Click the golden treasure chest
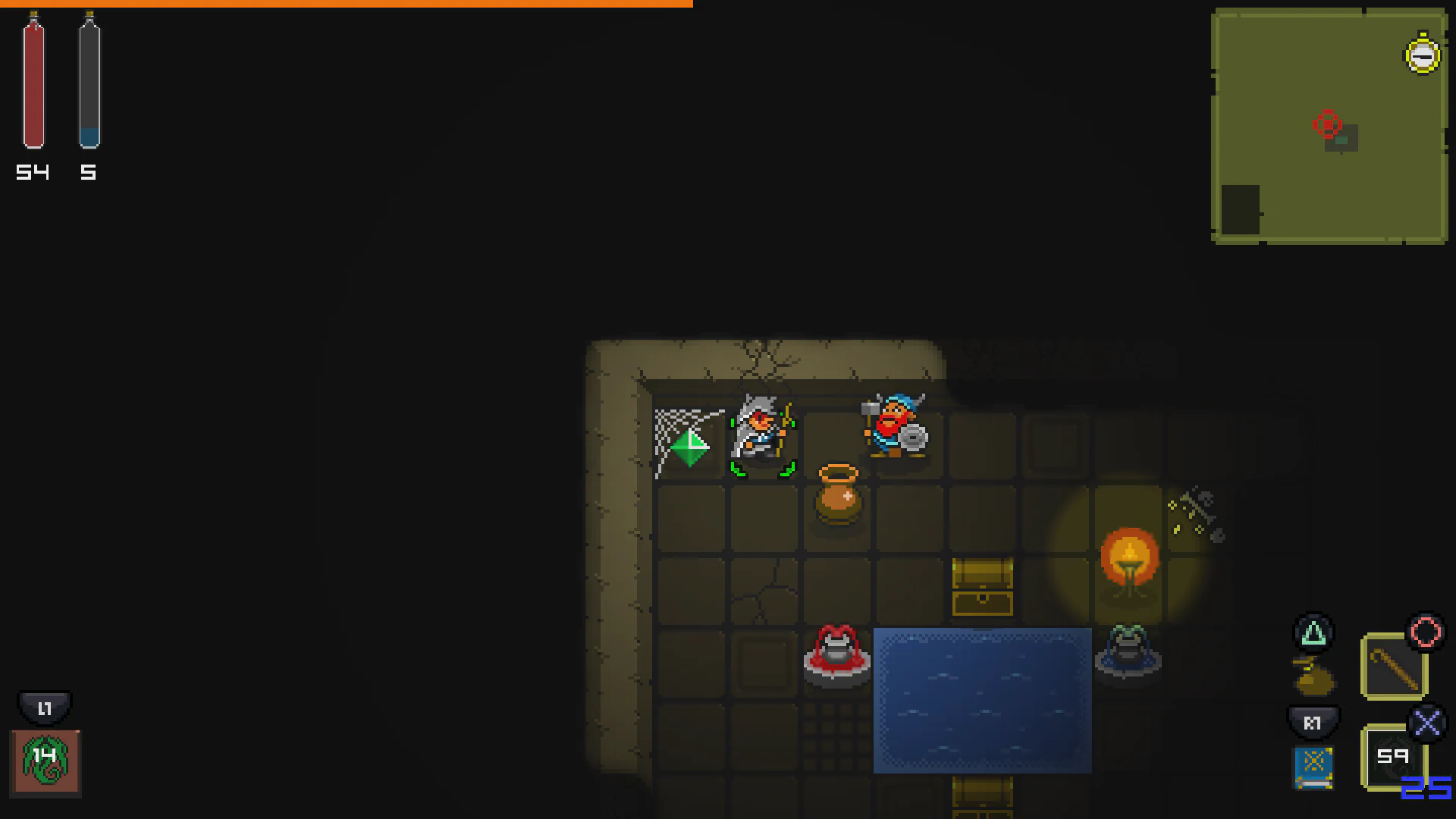The width and height of the screenshot is (1456, 819). (984, 588)
